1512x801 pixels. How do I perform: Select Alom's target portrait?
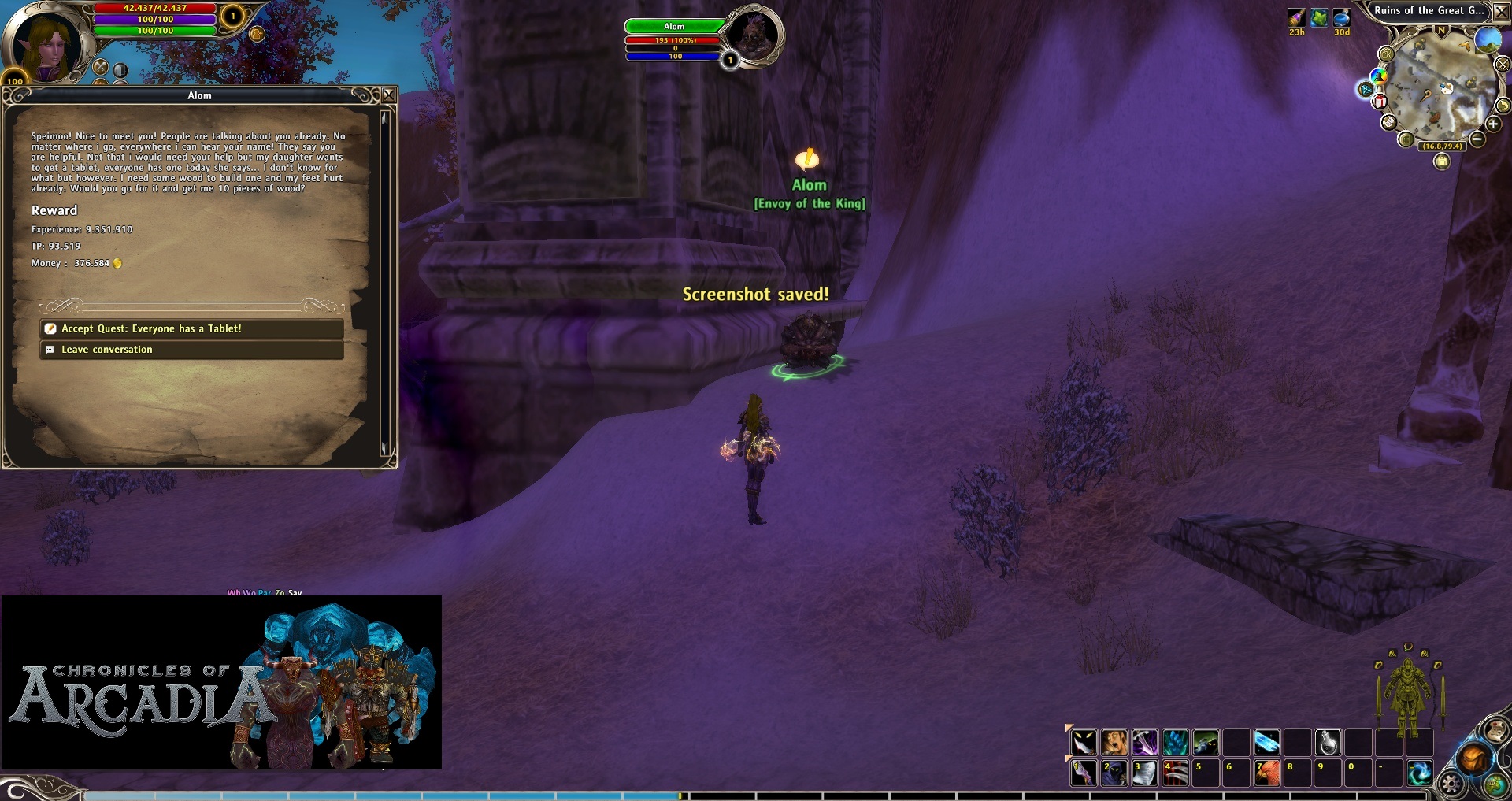coord(754,35)
